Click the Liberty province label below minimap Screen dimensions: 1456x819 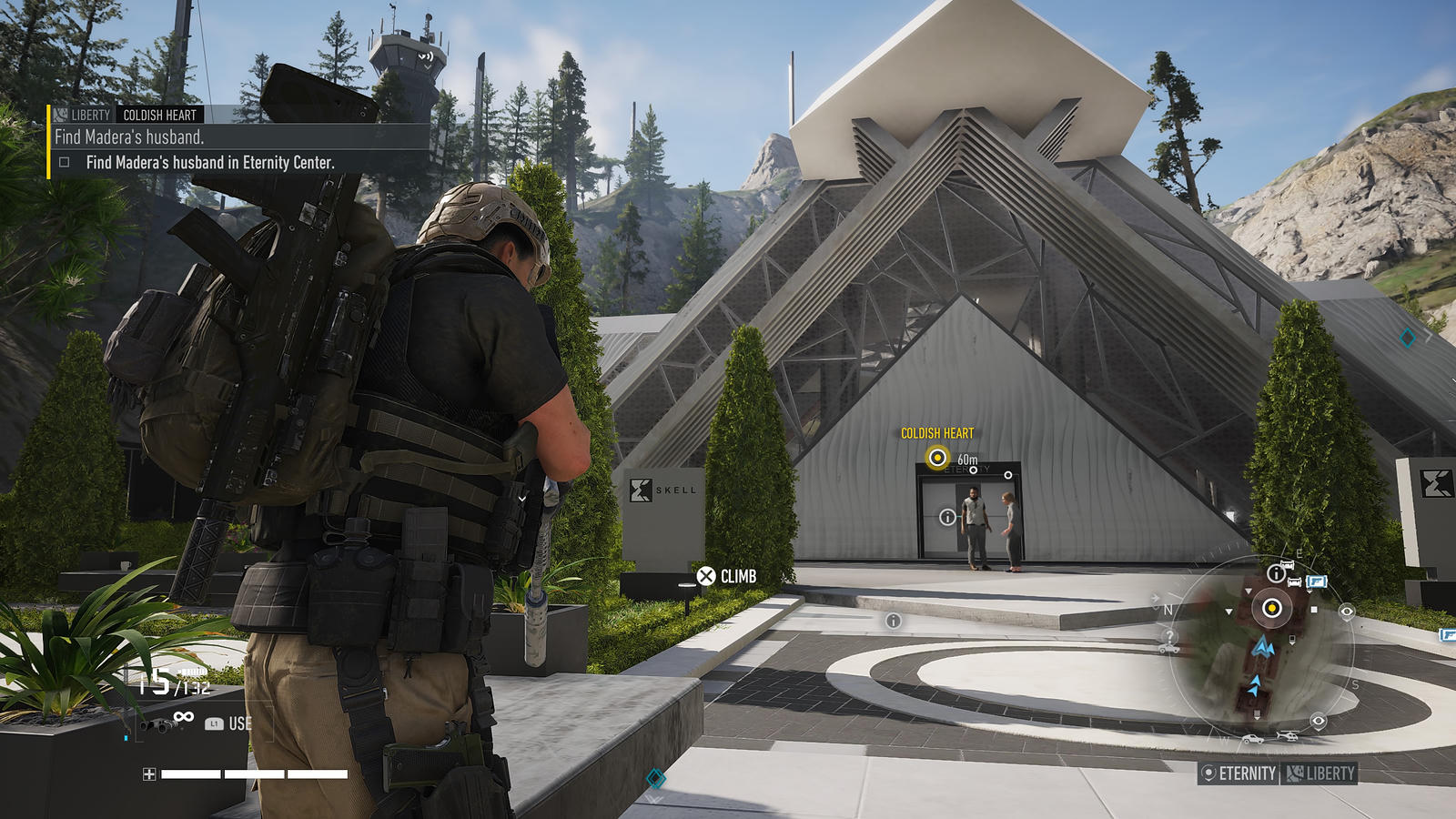pos(1321,773)
